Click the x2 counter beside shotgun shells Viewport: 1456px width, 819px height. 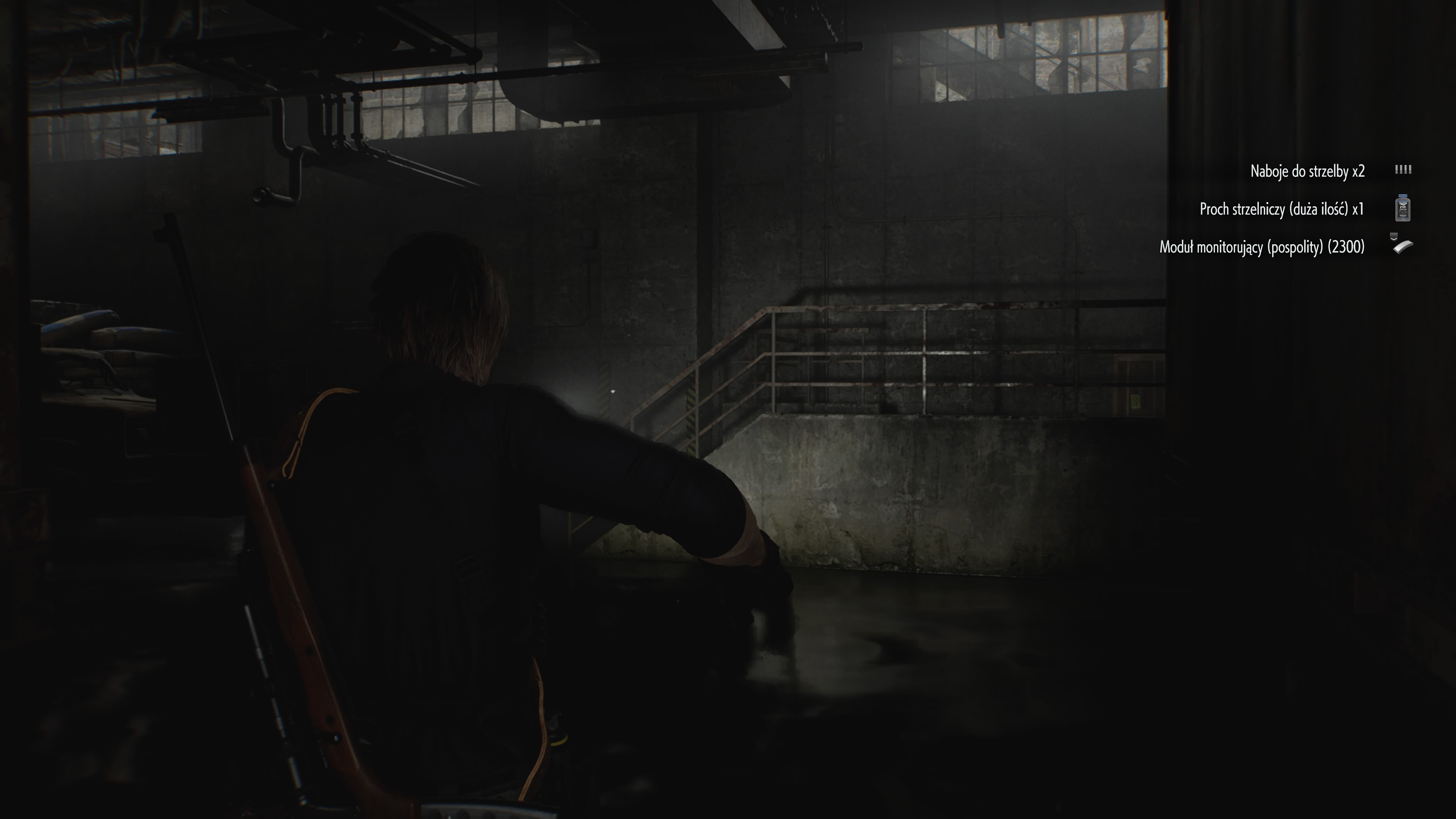coord(1358,171)
